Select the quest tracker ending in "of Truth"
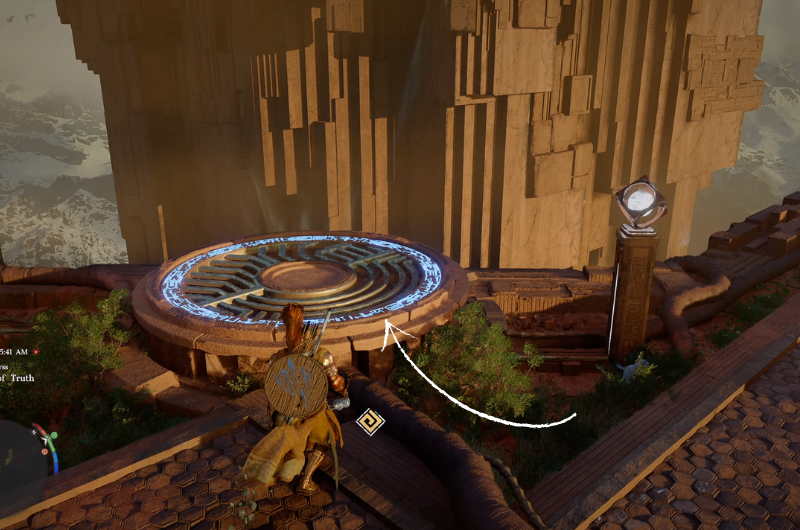 (x=18, y=377)
